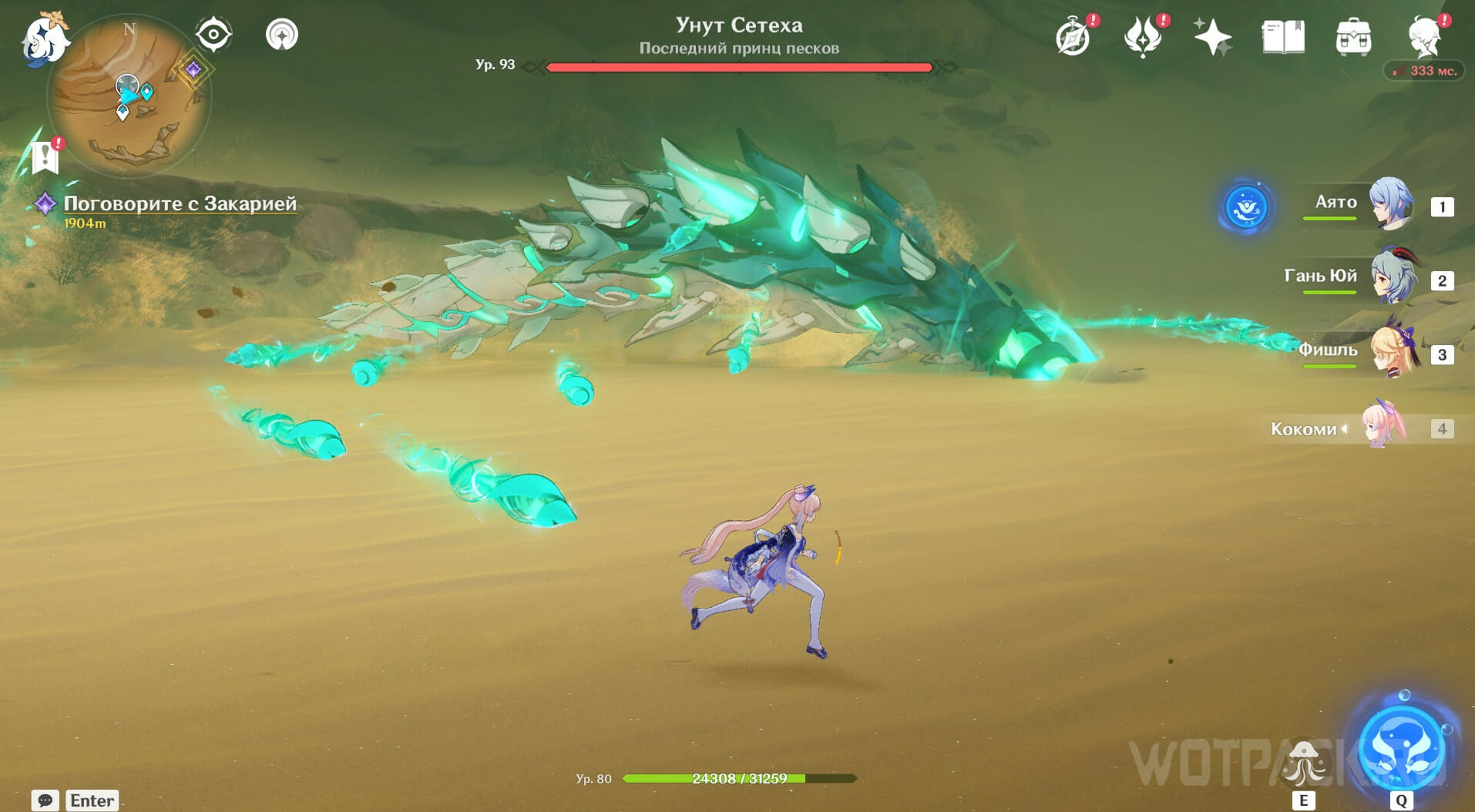Activate Ayato's blue elemental burst icon

tap(1245, 207)
